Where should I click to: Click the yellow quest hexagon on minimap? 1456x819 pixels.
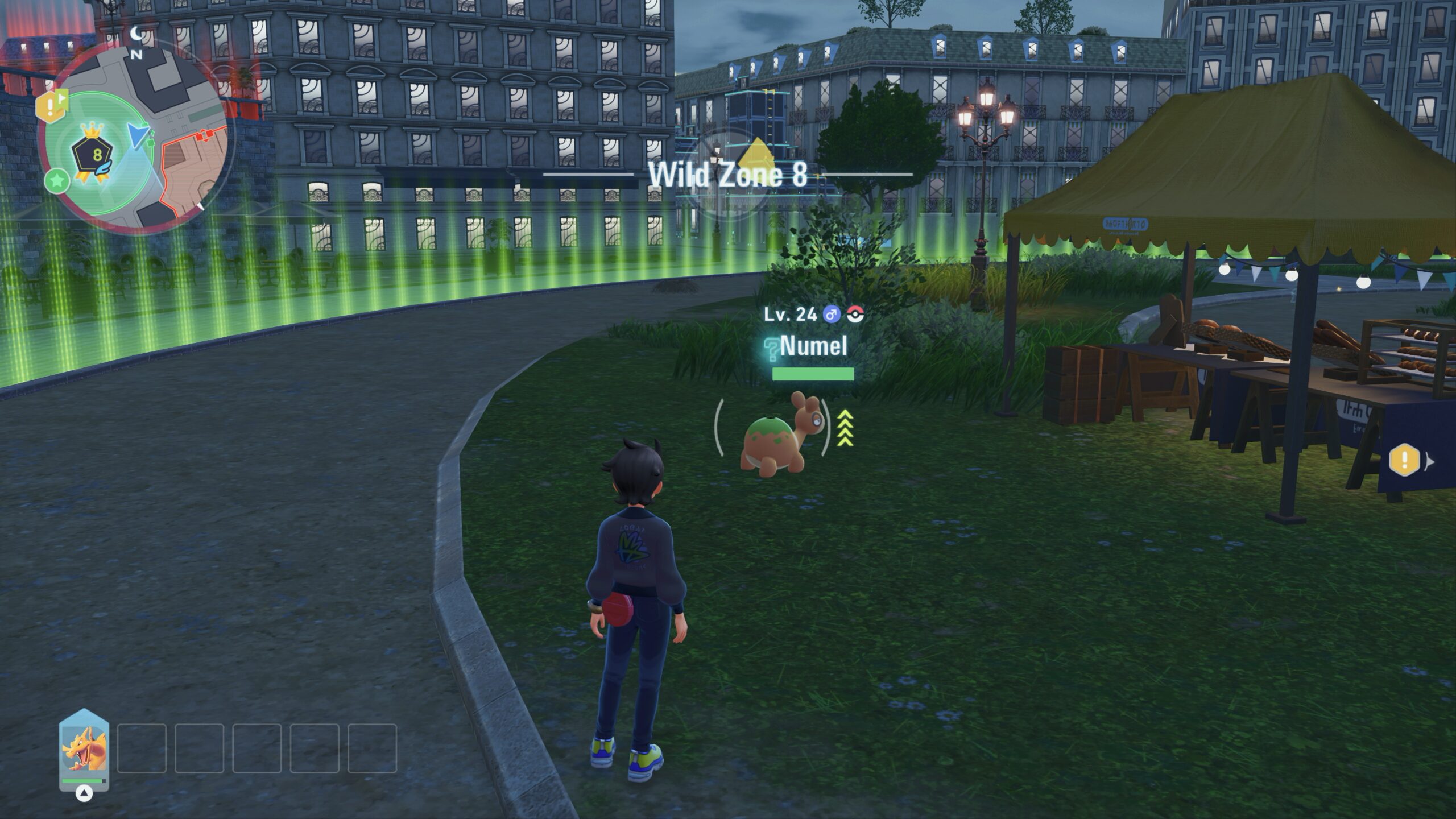[x=49, y=106]
